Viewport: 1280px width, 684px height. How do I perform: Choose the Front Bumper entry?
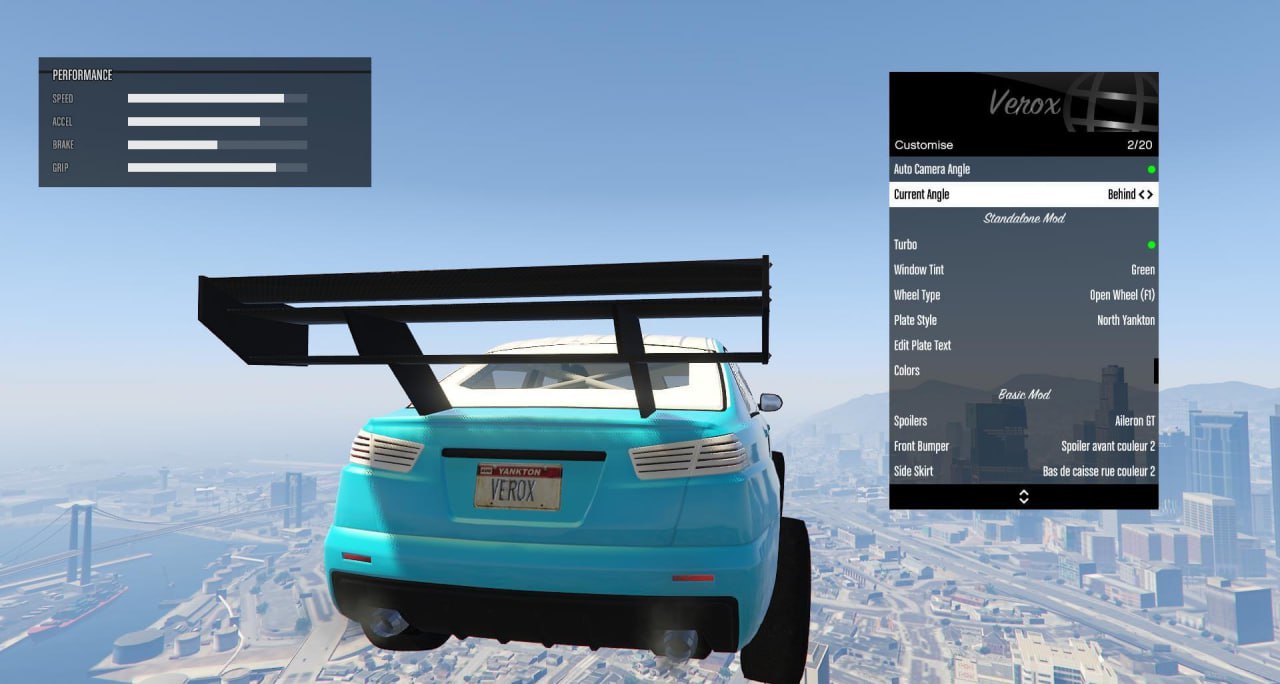(x=1023, y=446)
